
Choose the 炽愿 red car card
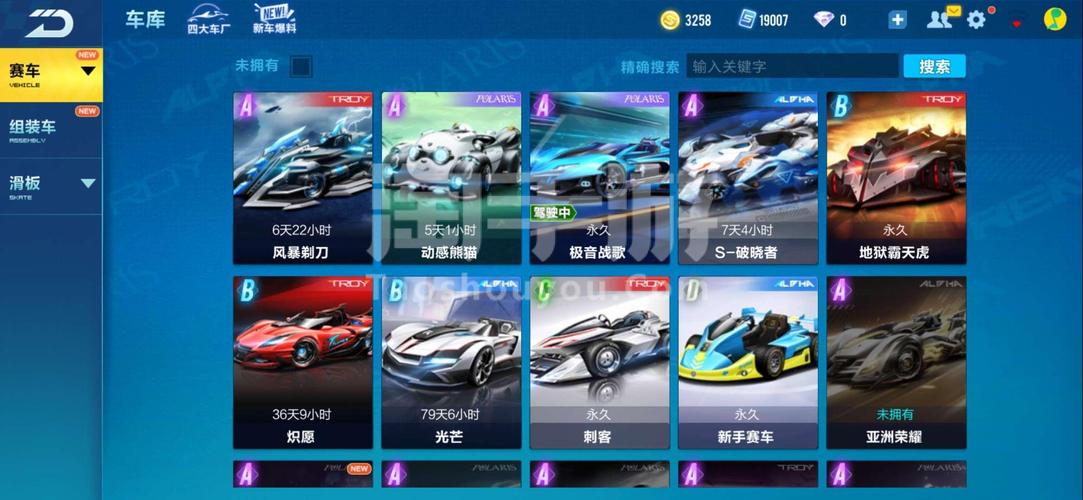tap(302, 362)
